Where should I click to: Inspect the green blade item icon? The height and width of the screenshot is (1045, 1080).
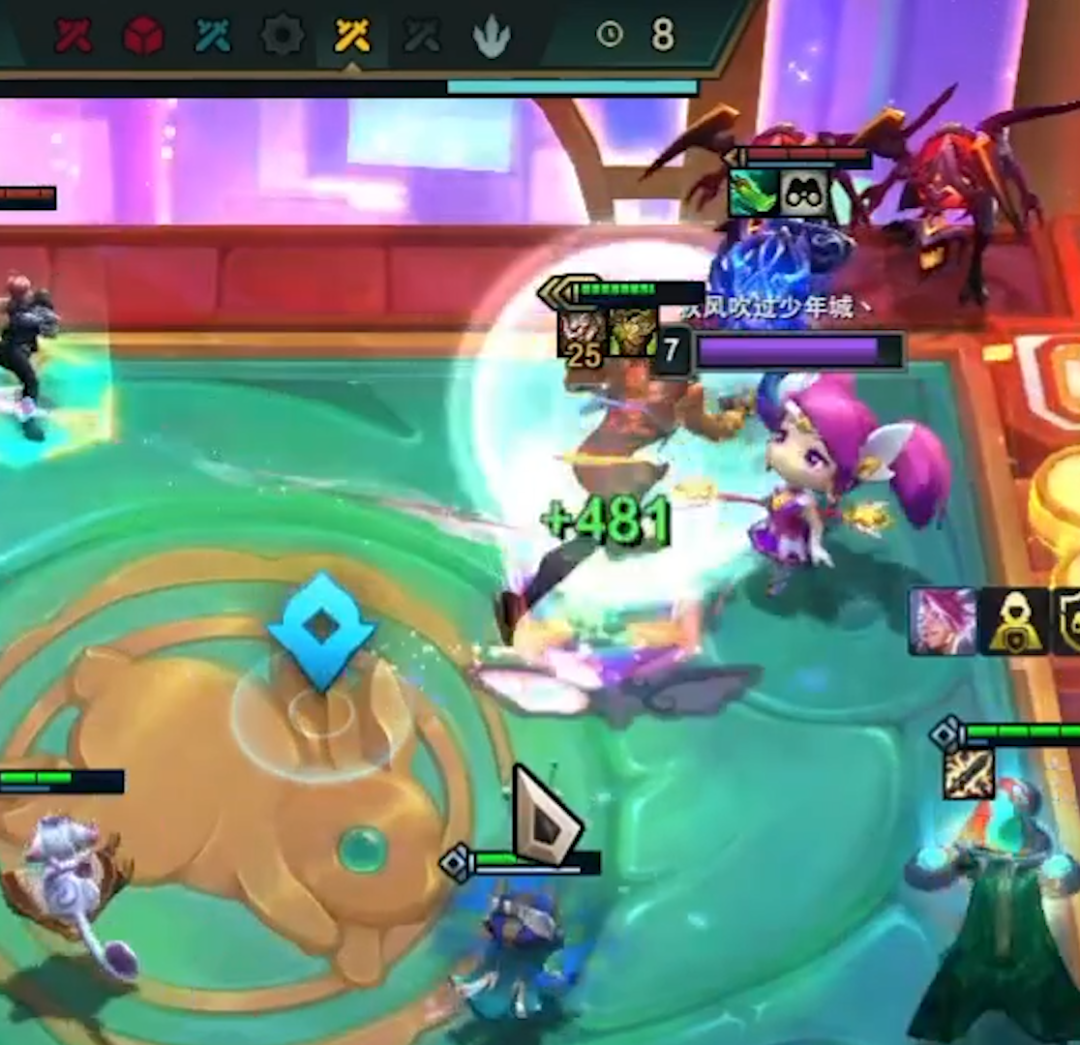coord(754,192)
